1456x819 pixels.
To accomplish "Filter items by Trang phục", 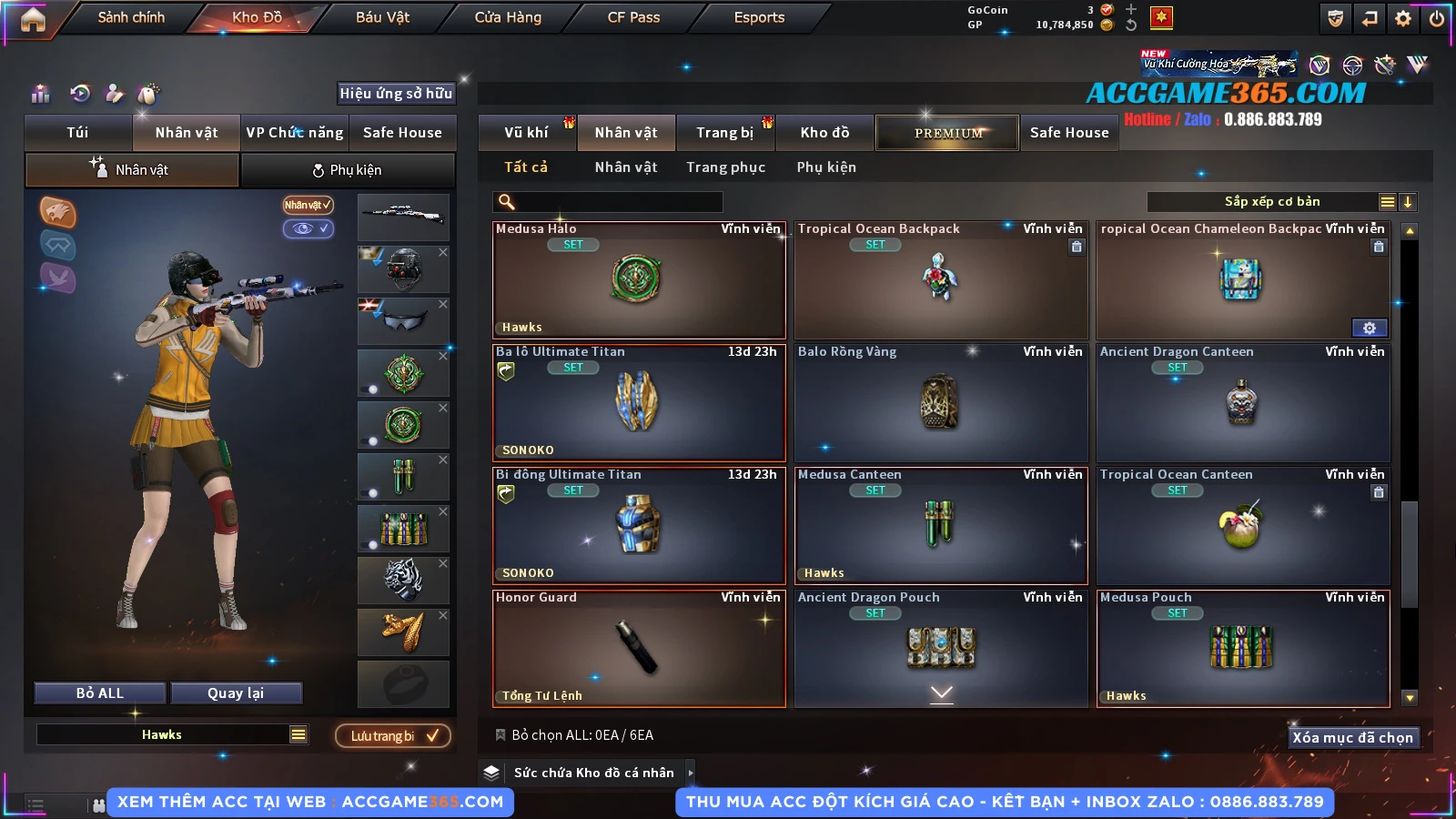I will (725, 167).
